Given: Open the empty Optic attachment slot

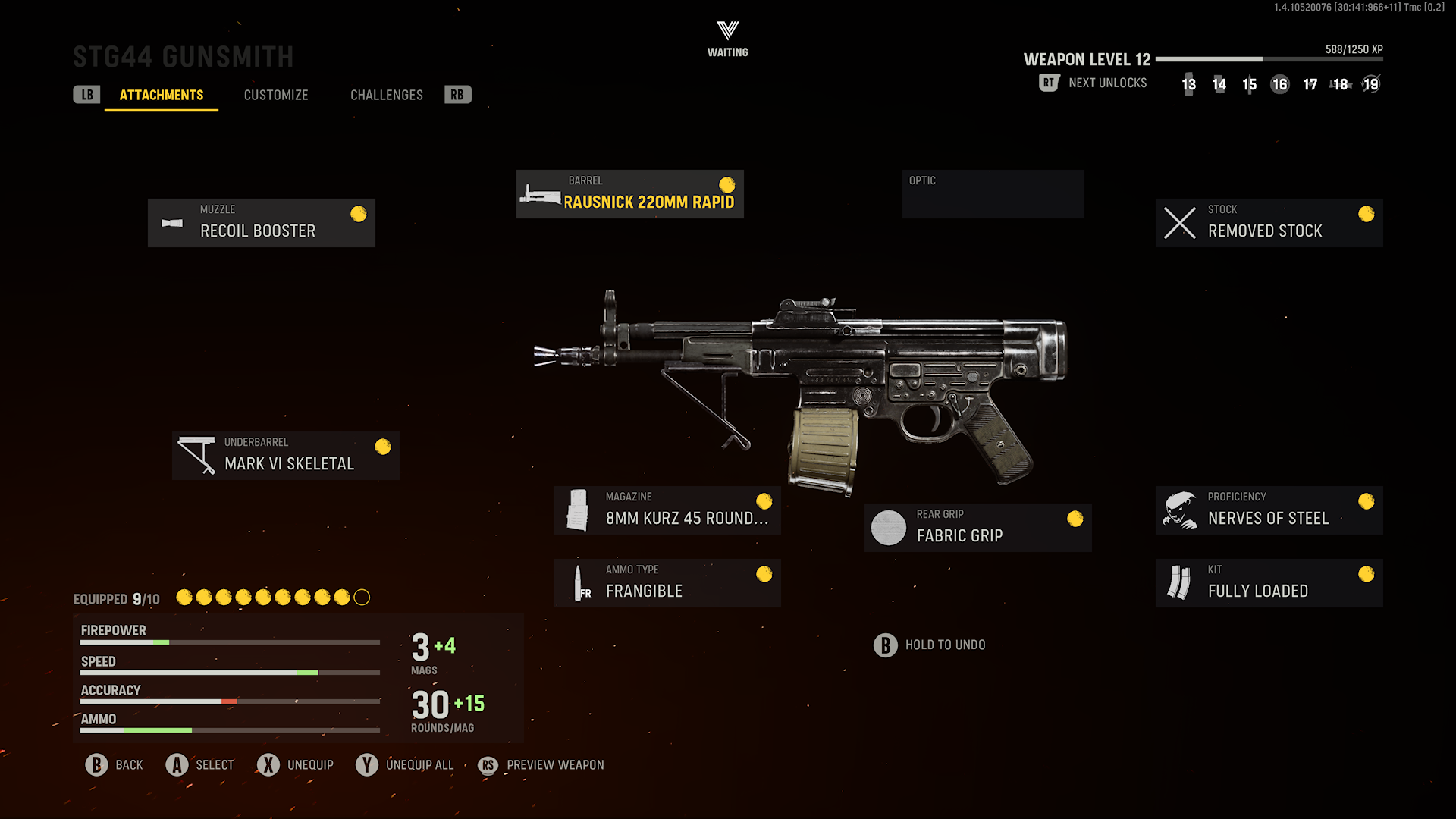Looking at the screenshot, I should [993, 193].
